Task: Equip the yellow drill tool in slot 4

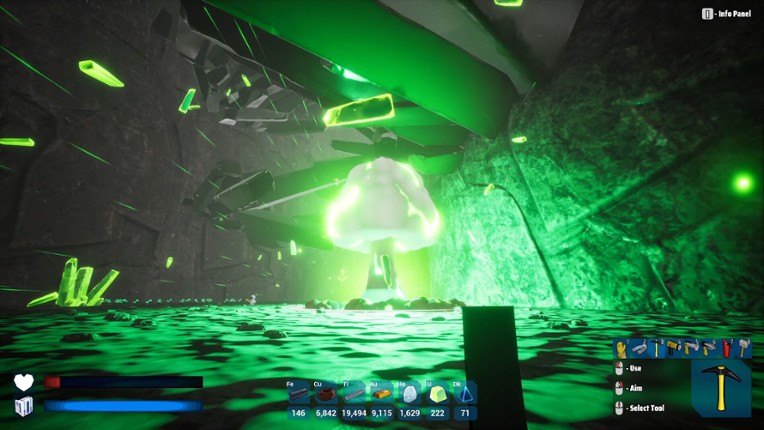Action: (675, 348)
